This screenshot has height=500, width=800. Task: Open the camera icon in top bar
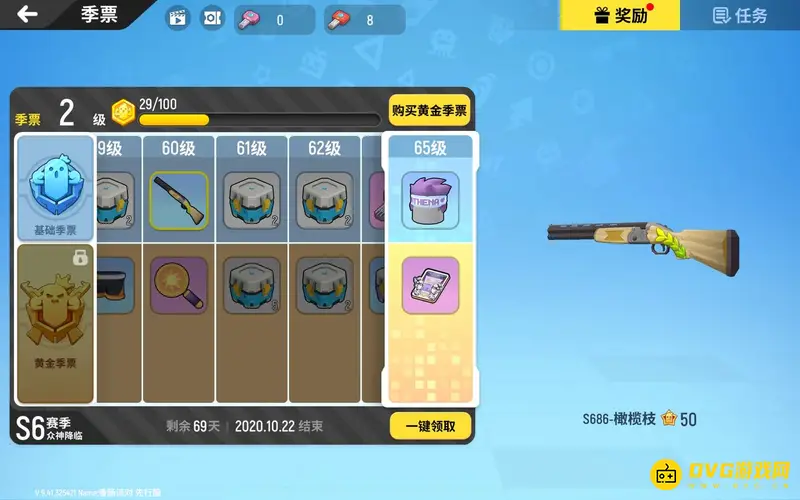[x=212, y=18]
